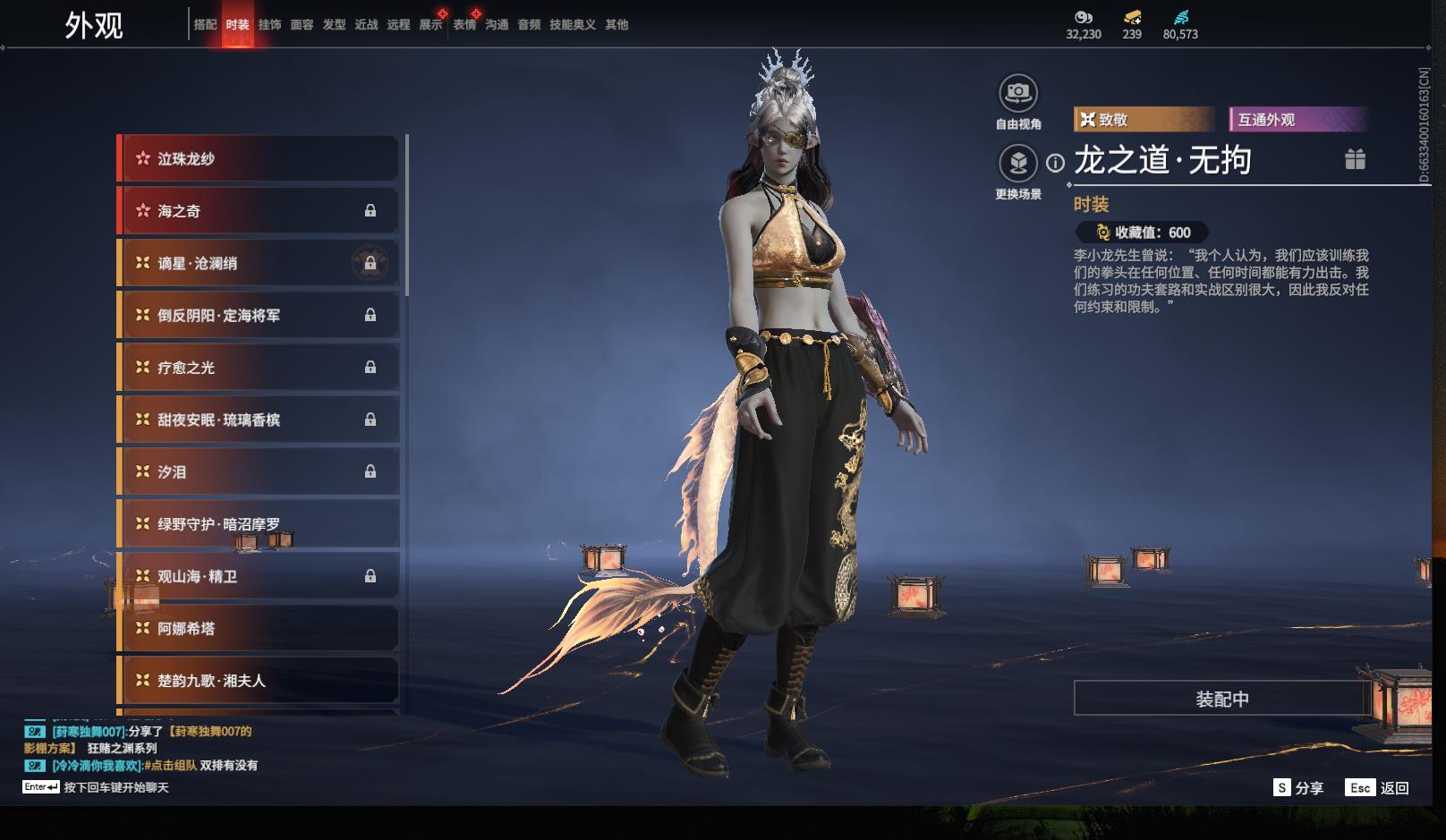Viewport: 1446px width, 840px height.
Task: Pick the 阿娜希塔 outfit entry
Action: tap(259, 628)
